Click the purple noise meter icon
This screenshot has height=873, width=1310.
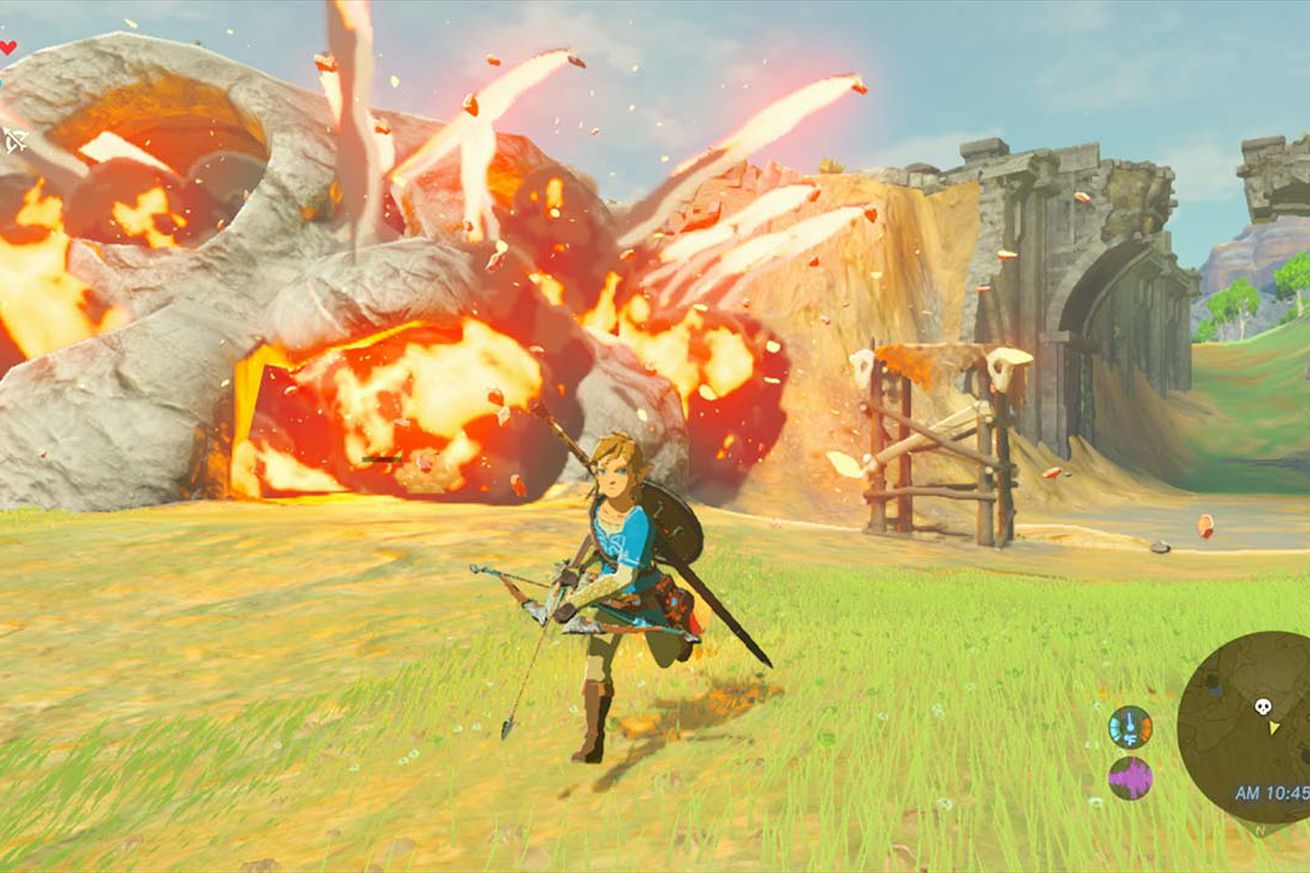(1130, 778)
